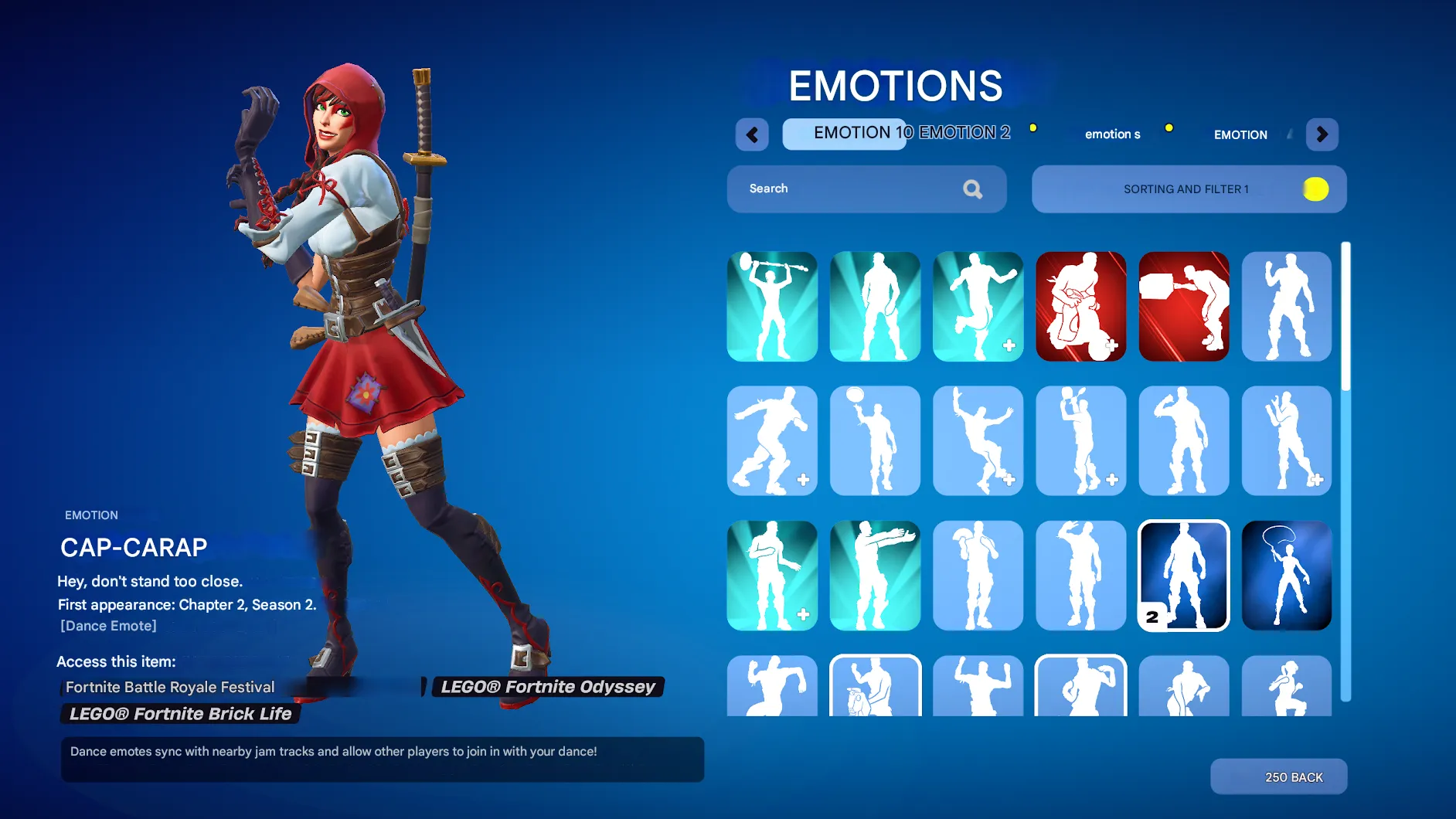Viewport: 1456px width, 819px height.
Task: Toggle the yellow indicator on Sorting and Filter 1
Action: pyautogui.click(x=1318, y=189)
